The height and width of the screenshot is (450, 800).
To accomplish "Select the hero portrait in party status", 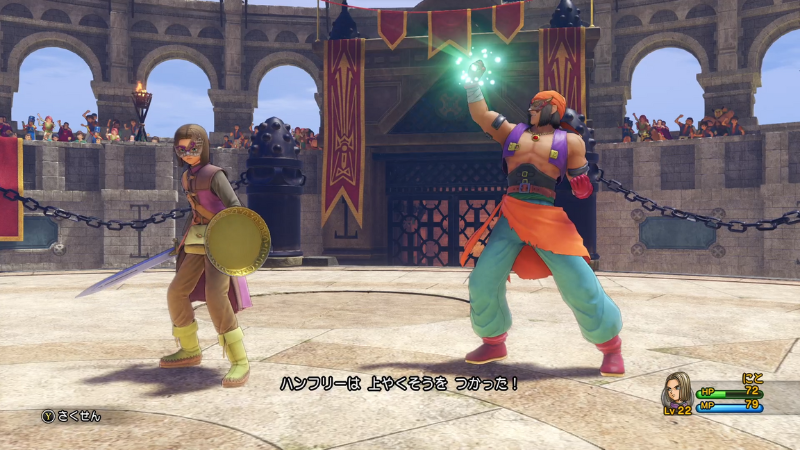I will (x=679, y=390).
